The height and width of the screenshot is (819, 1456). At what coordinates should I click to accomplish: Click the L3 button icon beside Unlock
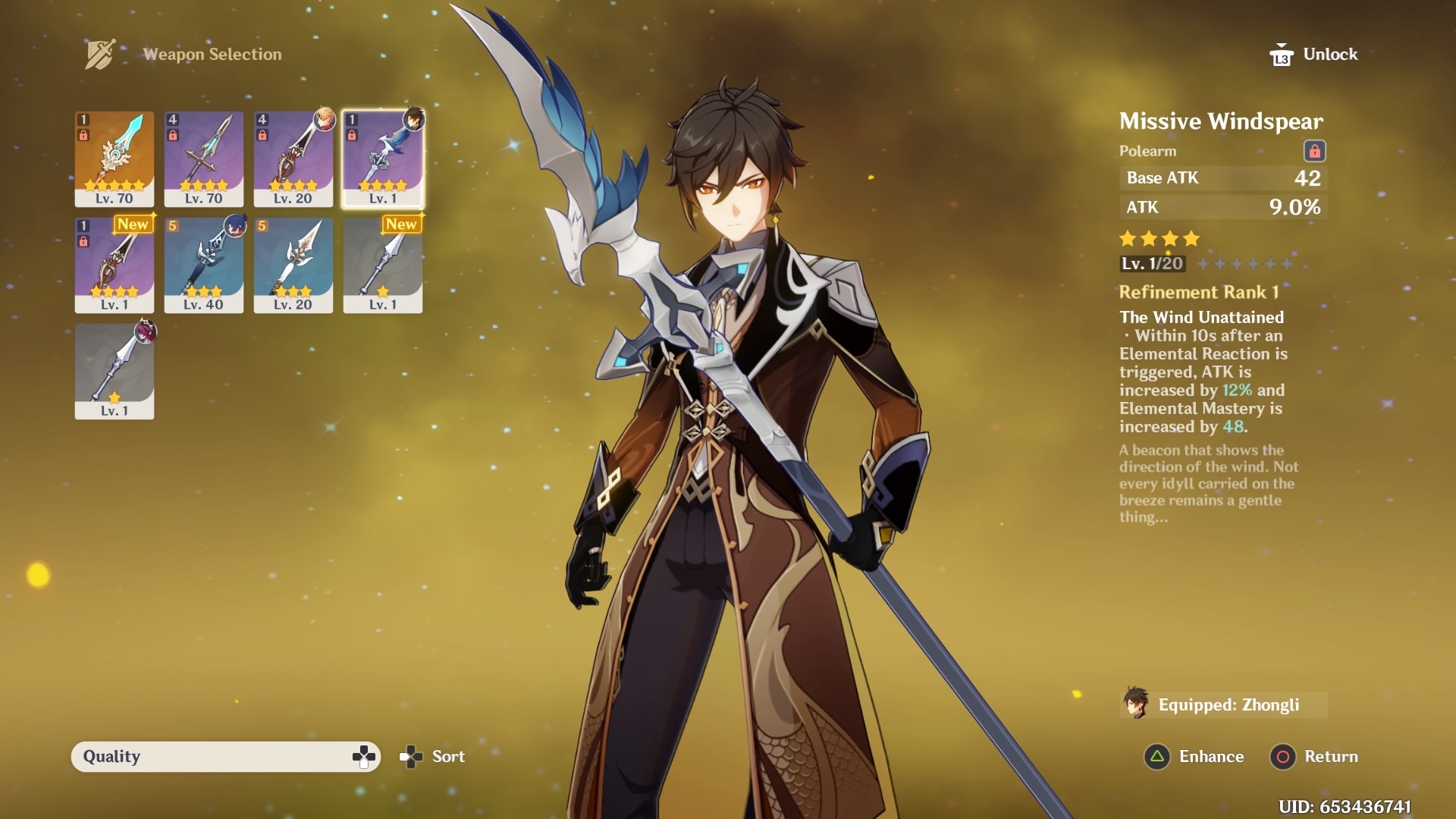(1283, 54)
